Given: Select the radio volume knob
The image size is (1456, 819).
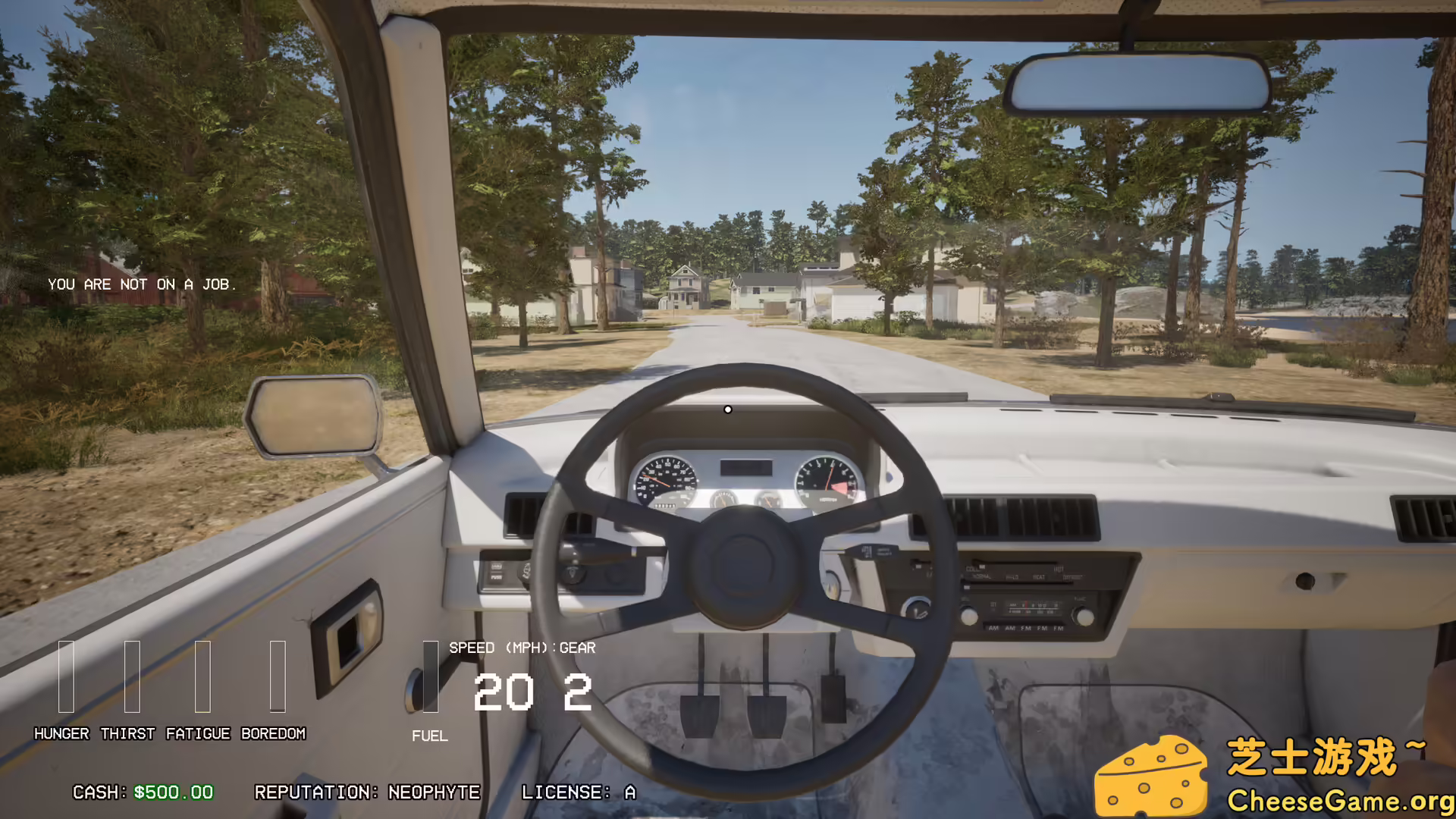Looking at the screenshot, I should pos(969,616).
